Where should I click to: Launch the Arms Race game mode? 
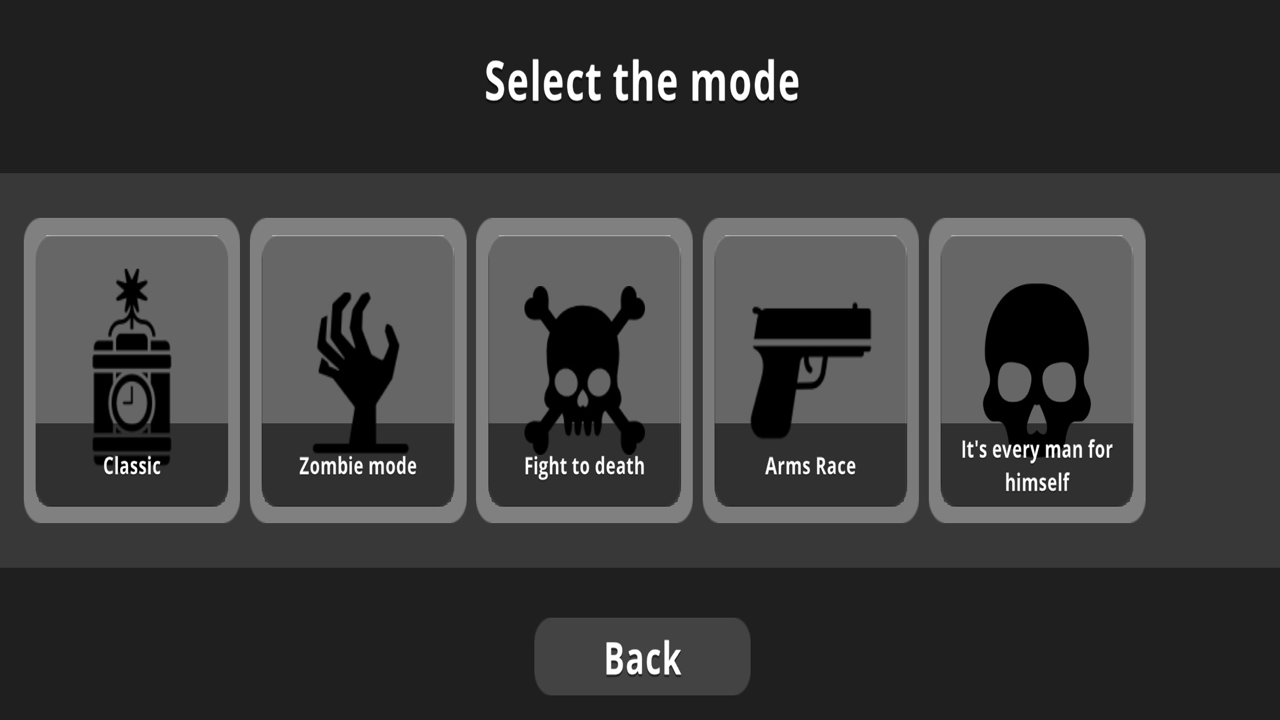809,370
